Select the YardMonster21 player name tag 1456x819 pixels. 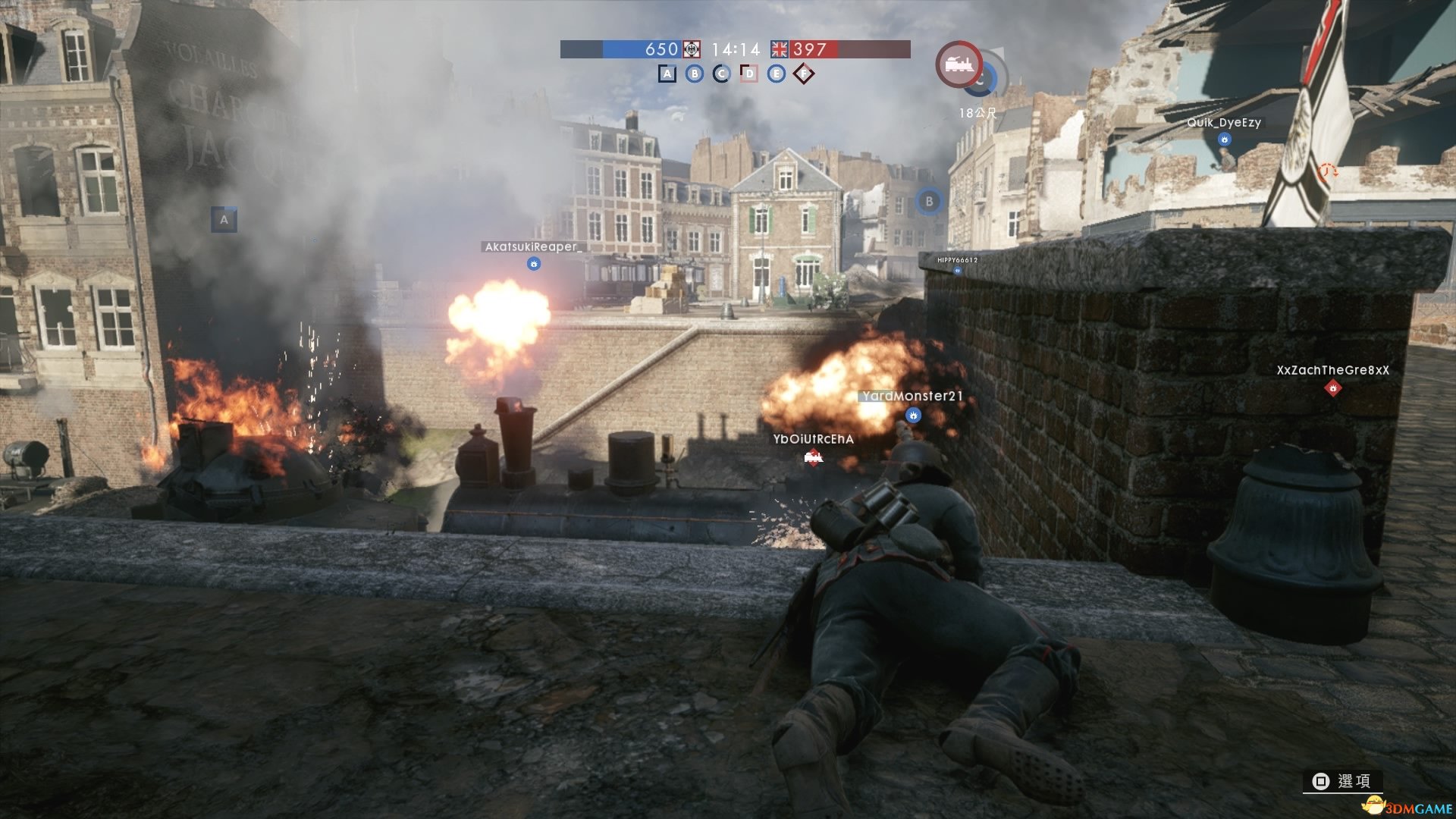click(x=912, y=396)
